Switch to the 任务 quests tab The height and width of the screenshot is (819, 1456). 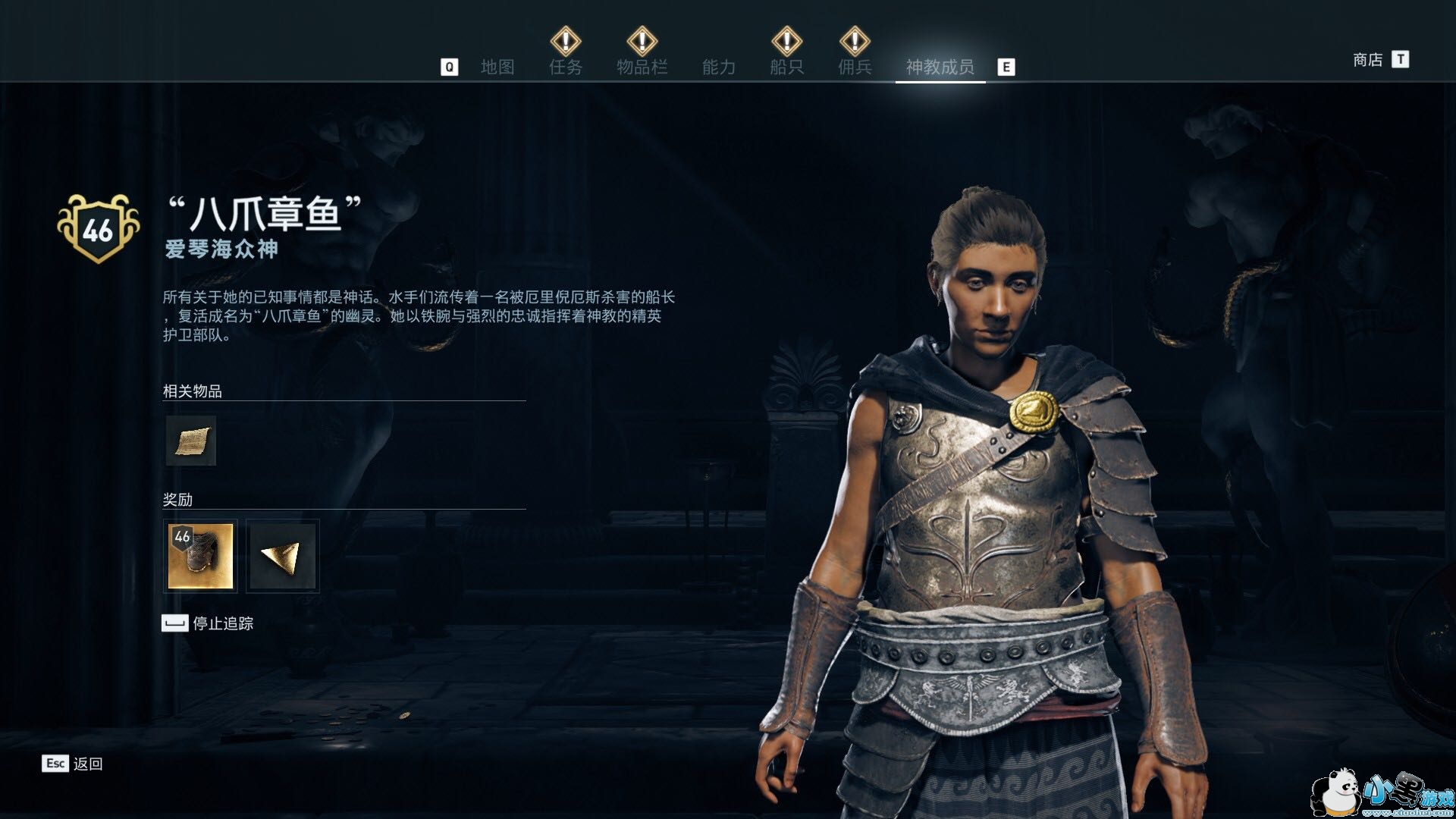[x=566, y=67]
